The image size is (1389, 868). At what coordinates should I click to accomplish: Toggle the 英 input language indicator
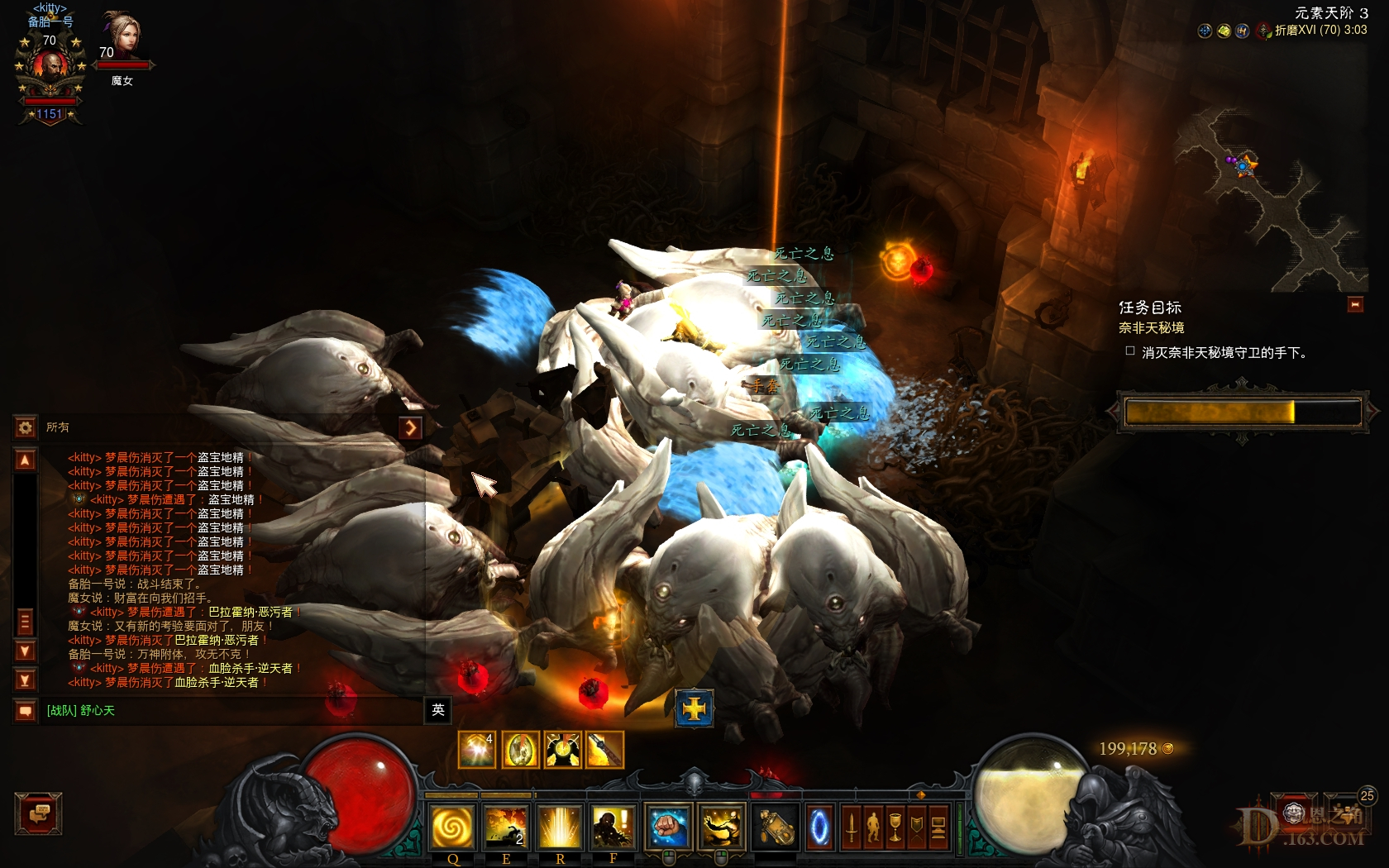(438, 710)
